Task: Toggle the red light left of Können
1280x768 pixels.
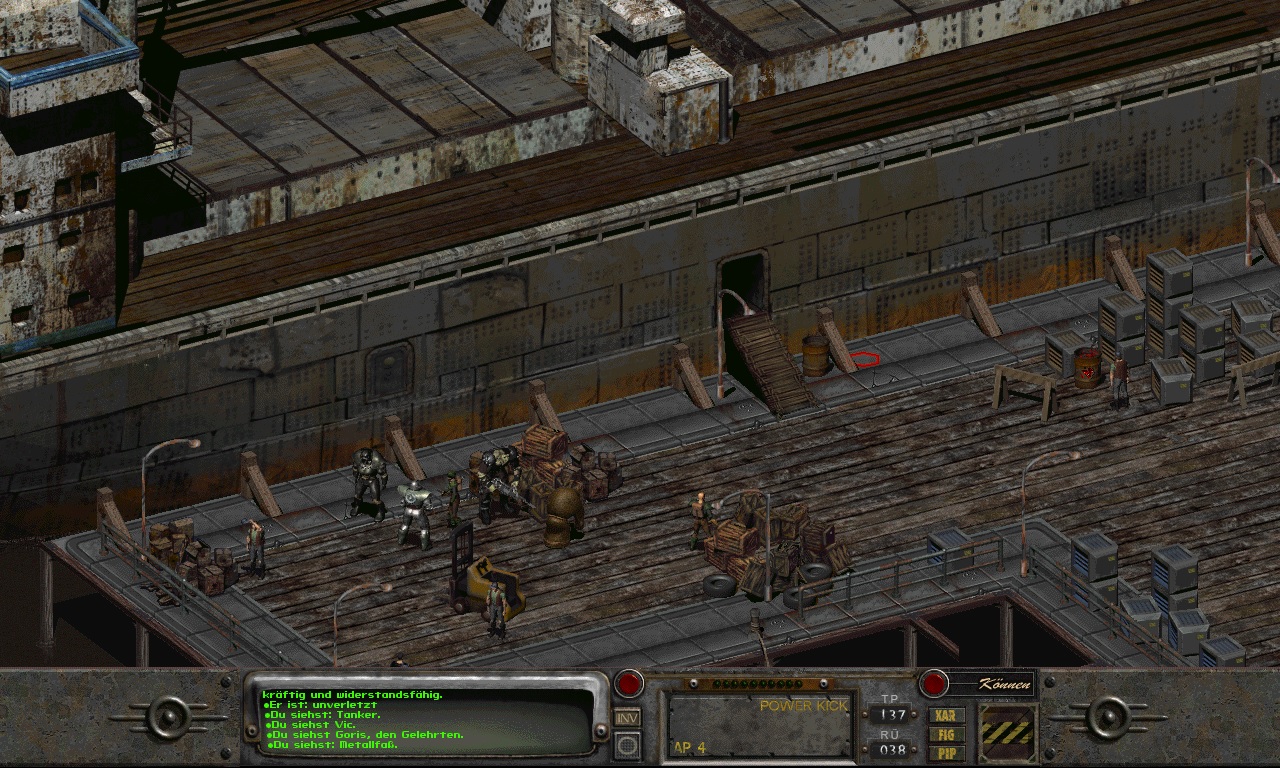Action: (936, 682)
